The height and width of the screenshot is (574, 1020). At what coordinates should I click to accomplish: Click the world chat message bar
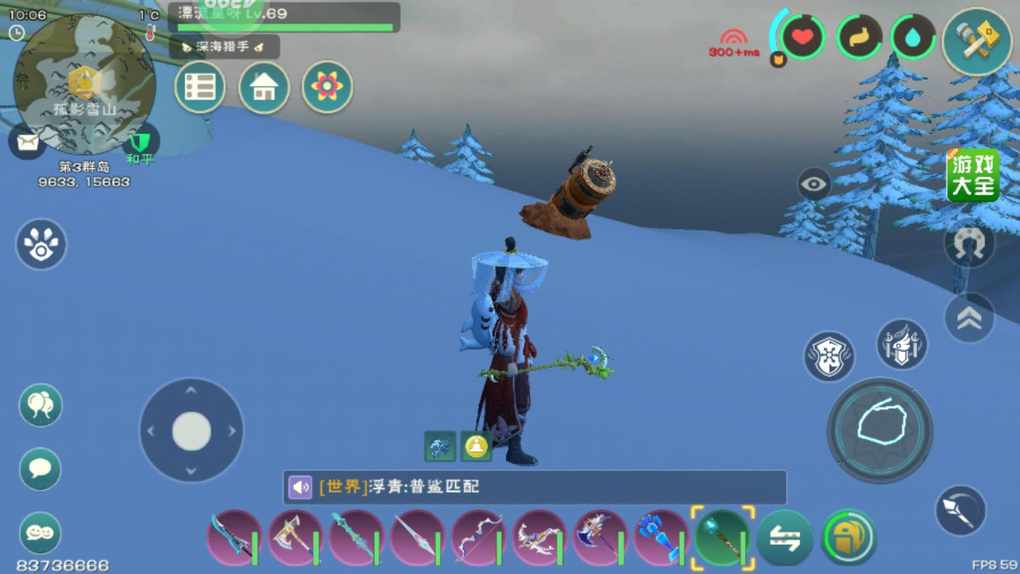point(534,487)
